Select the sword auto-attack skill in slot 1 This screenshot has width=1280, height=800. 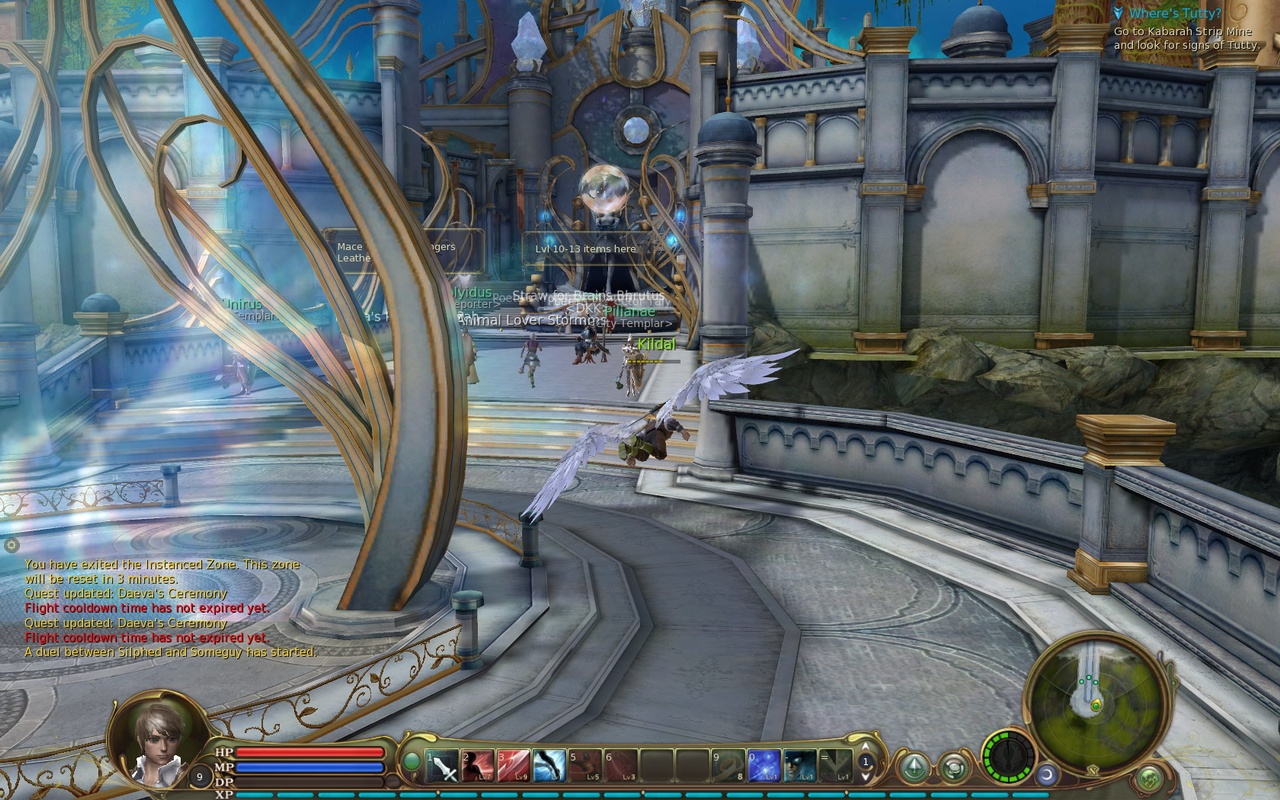[441, 765]
